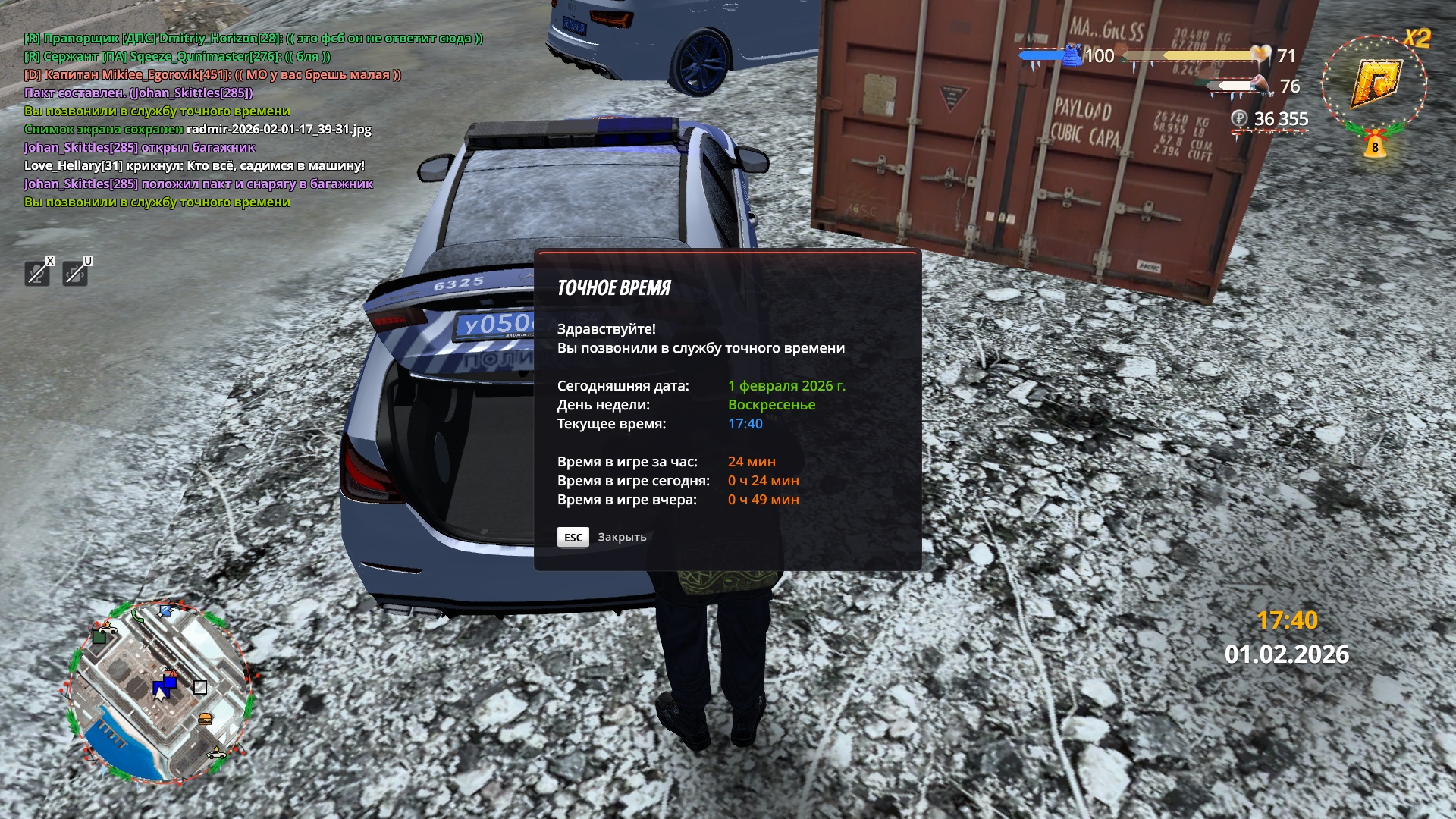Screen dimensions: 1456x819
Task: Select the burger marker on the minimap
Action: click(205, 719)
